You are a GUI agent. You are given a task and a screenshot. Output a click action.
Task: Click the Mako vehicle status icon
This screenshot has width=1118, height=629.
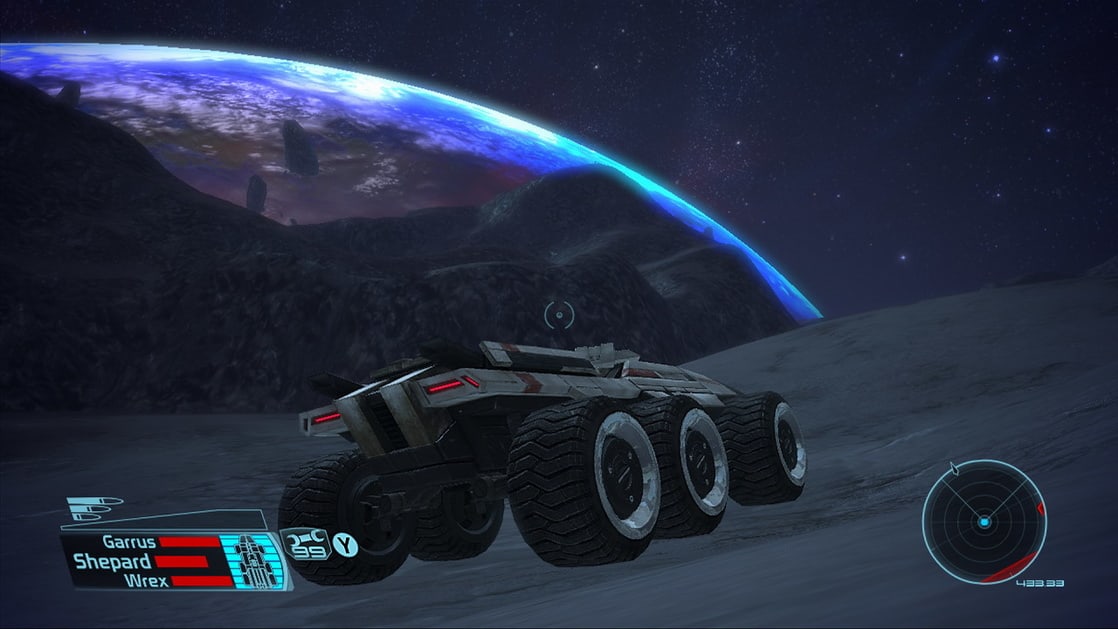click(x=254, y=562)
